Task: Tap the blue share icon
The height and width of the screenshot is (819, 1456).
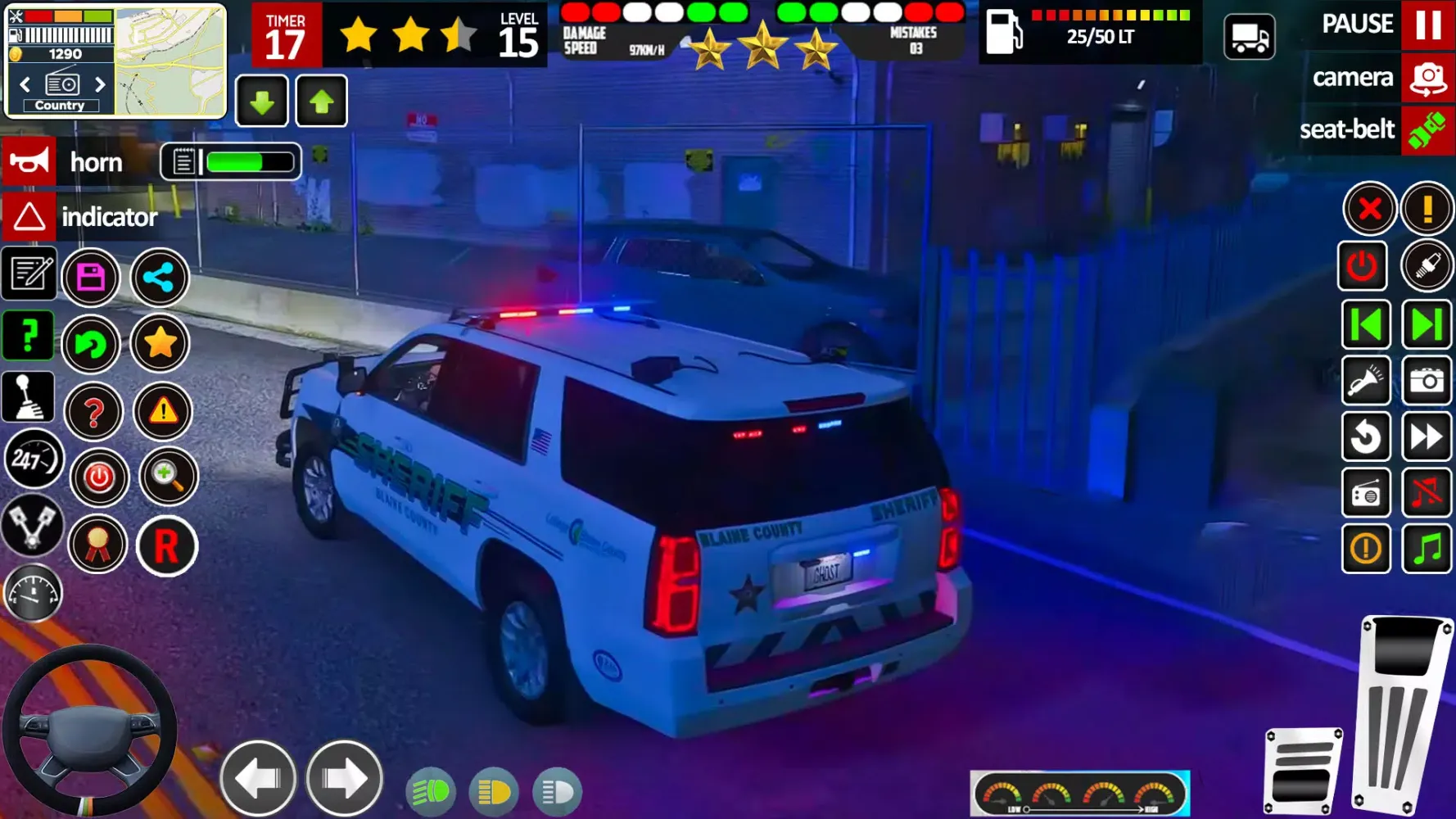Action: click(x=161, y=278)
